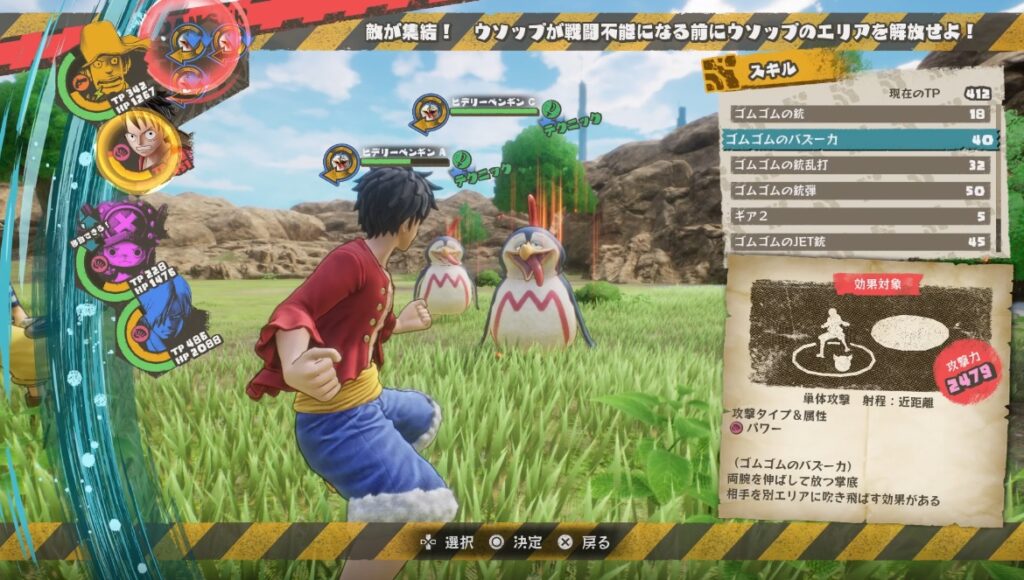Choose the ゴムゴムのJET銃 skill
1024x580 pixels.
click(x=860, y=241)
